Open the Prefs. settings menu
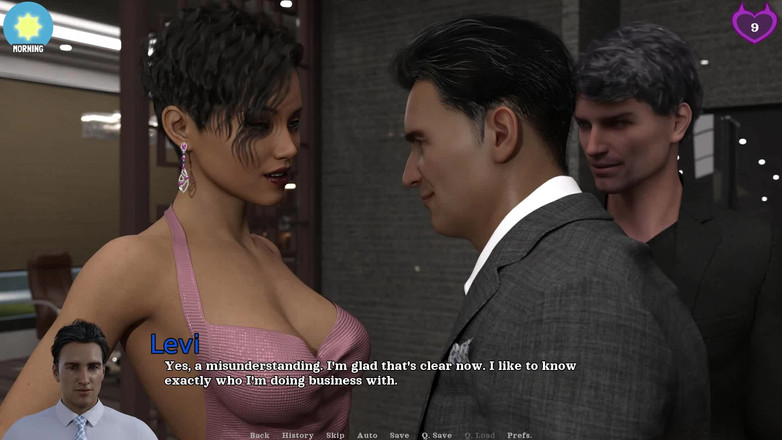Screen dimensions: 782x440 [519, 435]
